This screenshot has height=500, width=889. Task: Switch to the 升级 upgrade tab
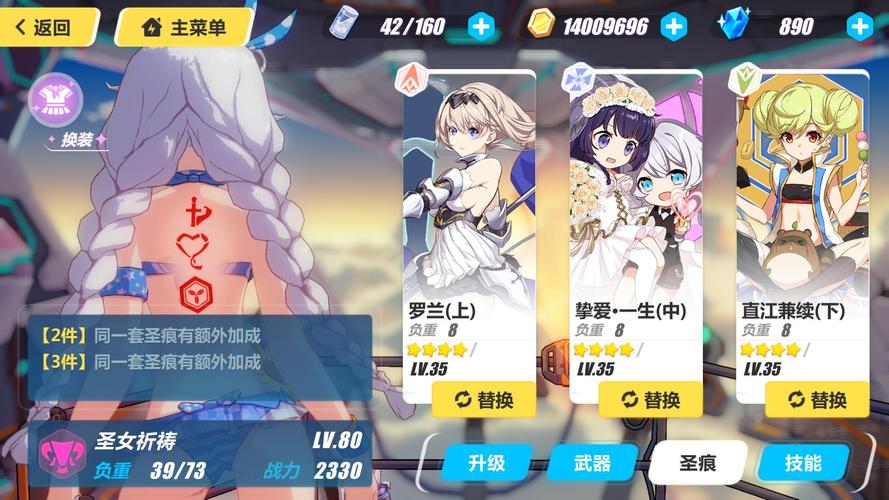tap(487, 463)
